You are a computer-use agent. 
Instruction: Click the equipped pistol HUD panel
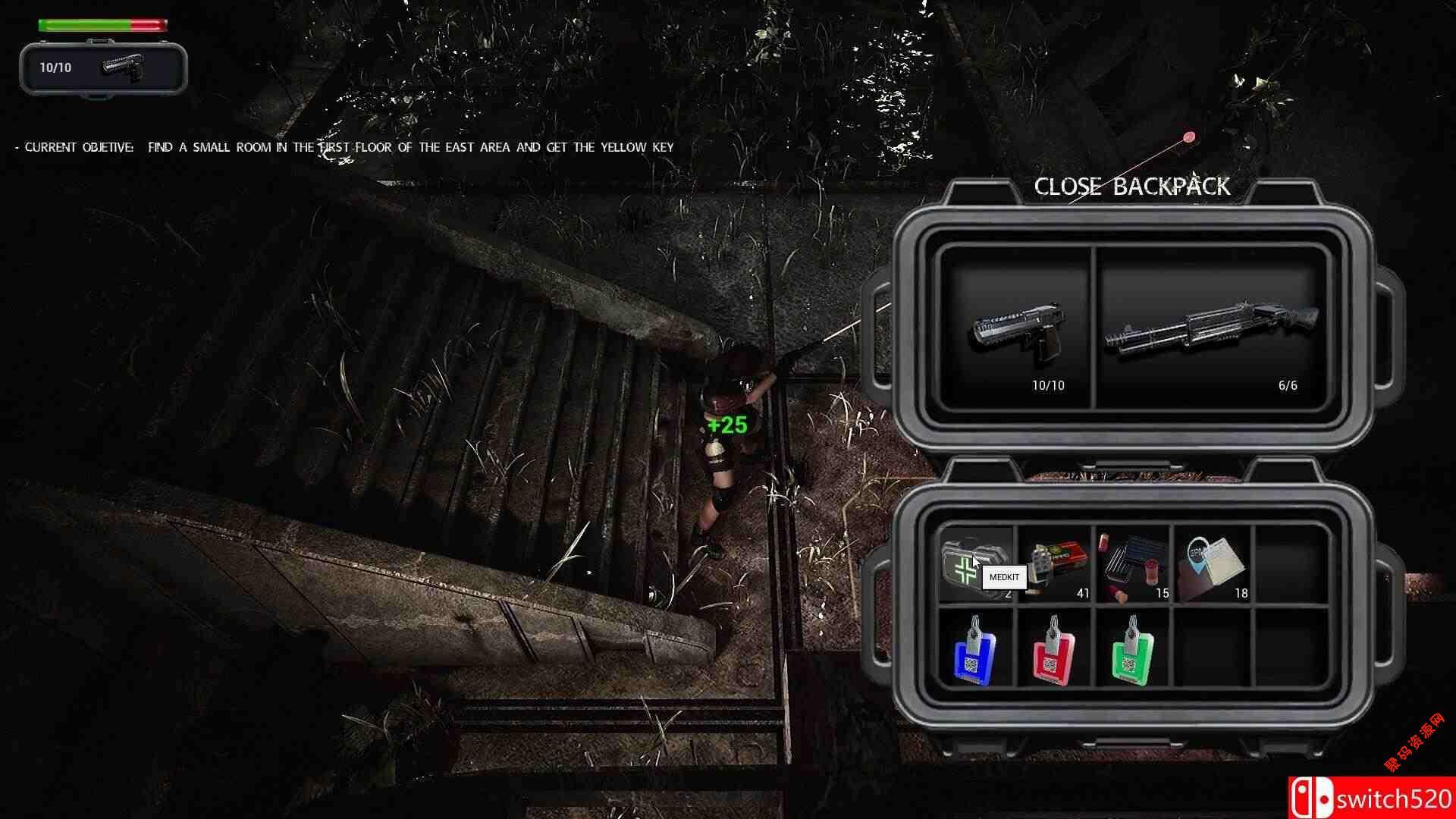tap(103, 68)
